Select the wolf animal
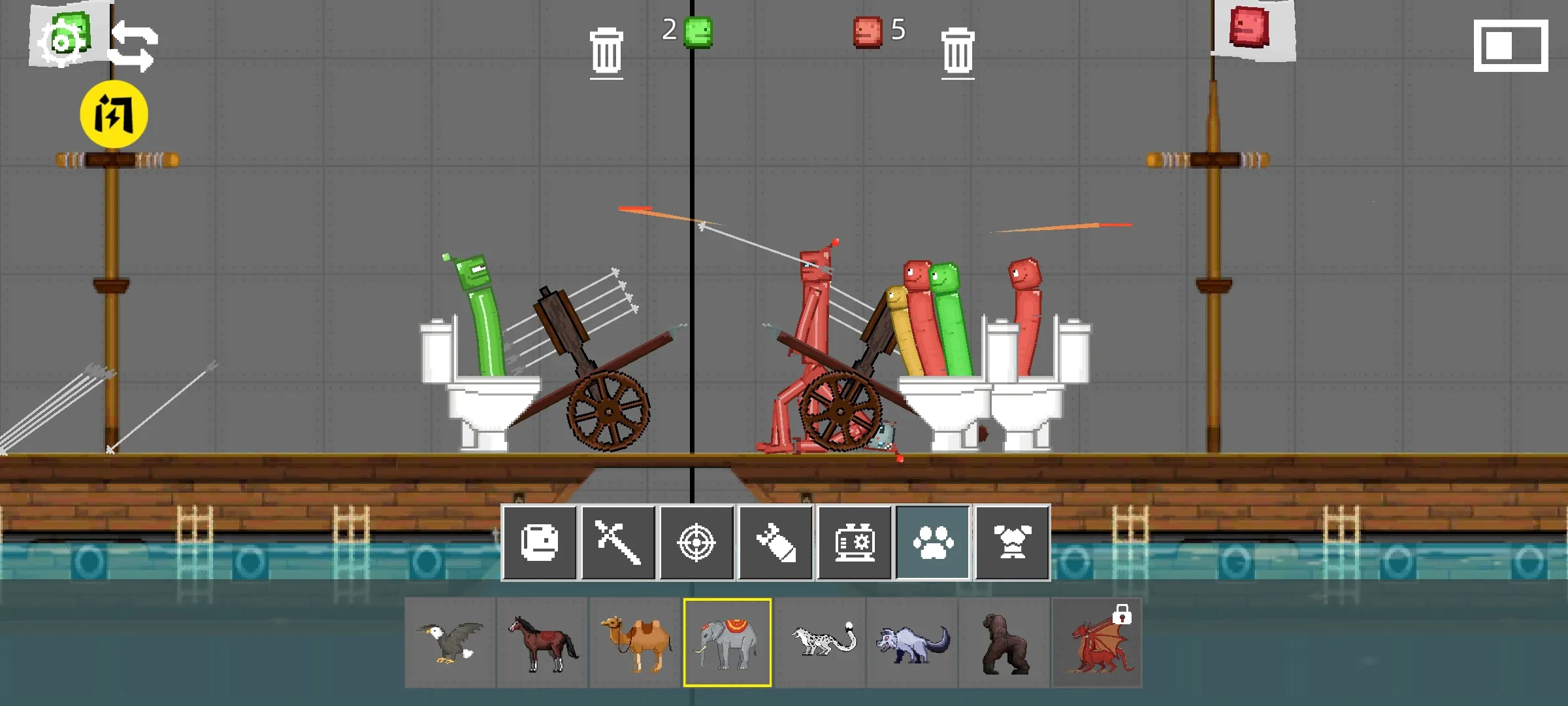The image size is (1568, 706). coord(912,643)
